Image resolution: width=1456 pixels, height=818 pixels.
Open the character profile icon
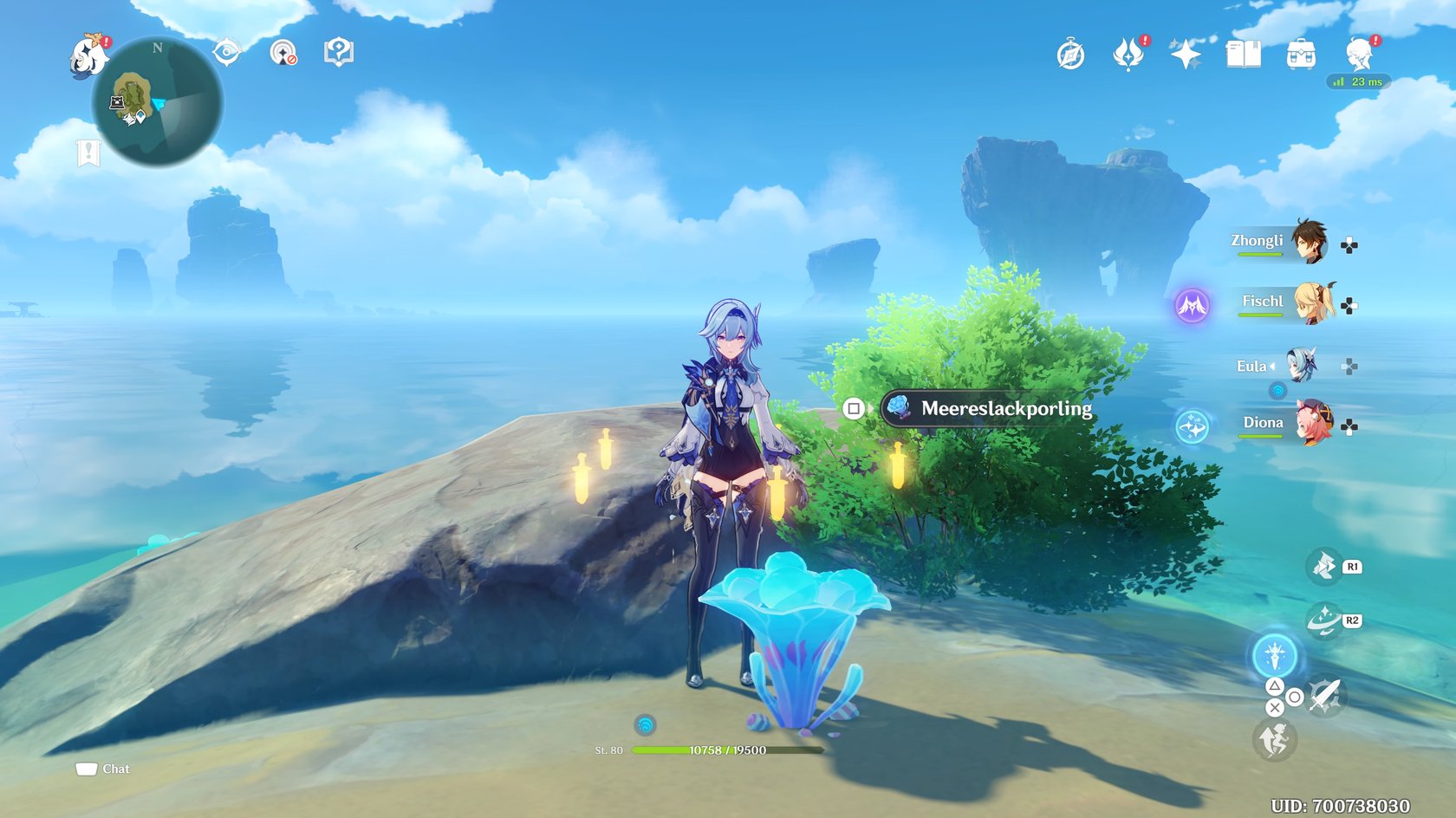(1358, 55)
